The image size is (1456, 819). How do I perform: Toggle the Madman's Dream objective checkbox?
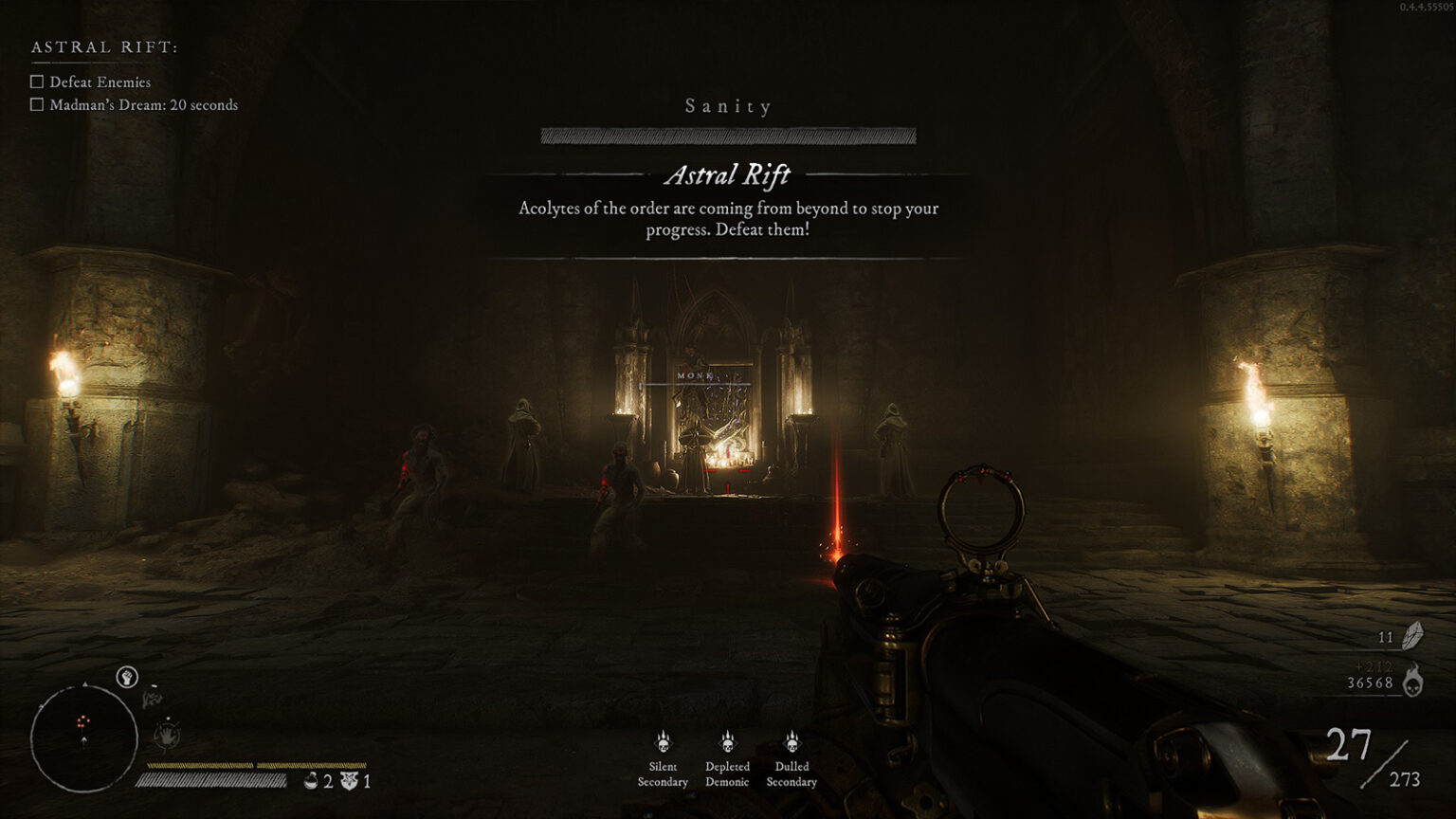coord(37,105)
